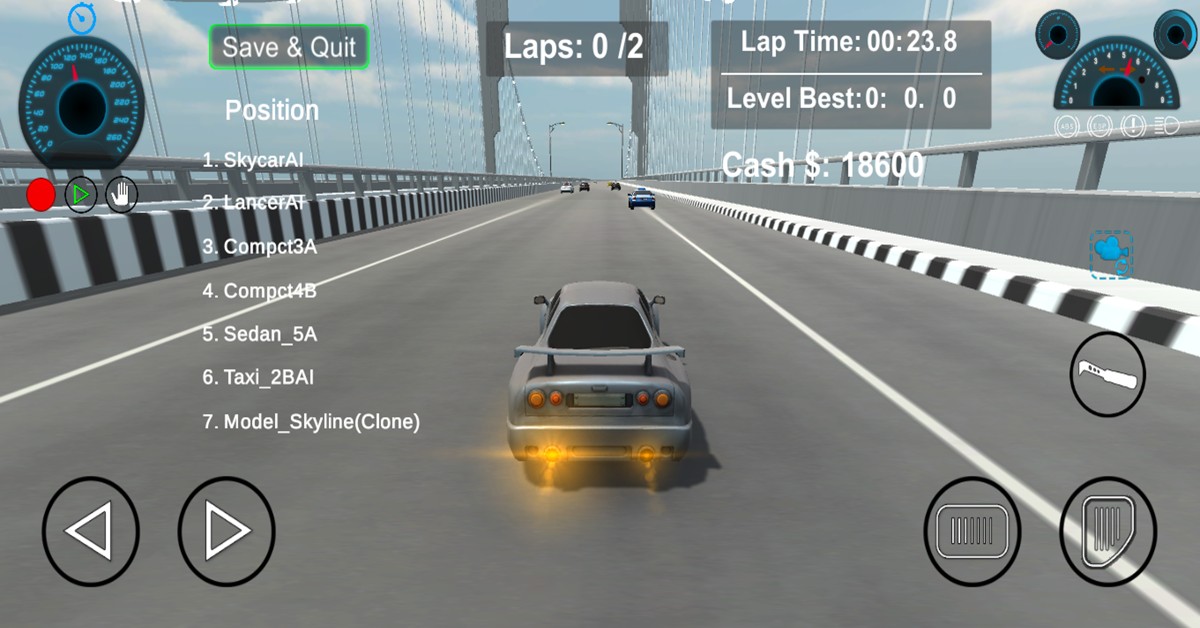The height and width of the screenshot is (628, 1200).
Task: Select the white hand stop icon
Action: pos(122,194)
